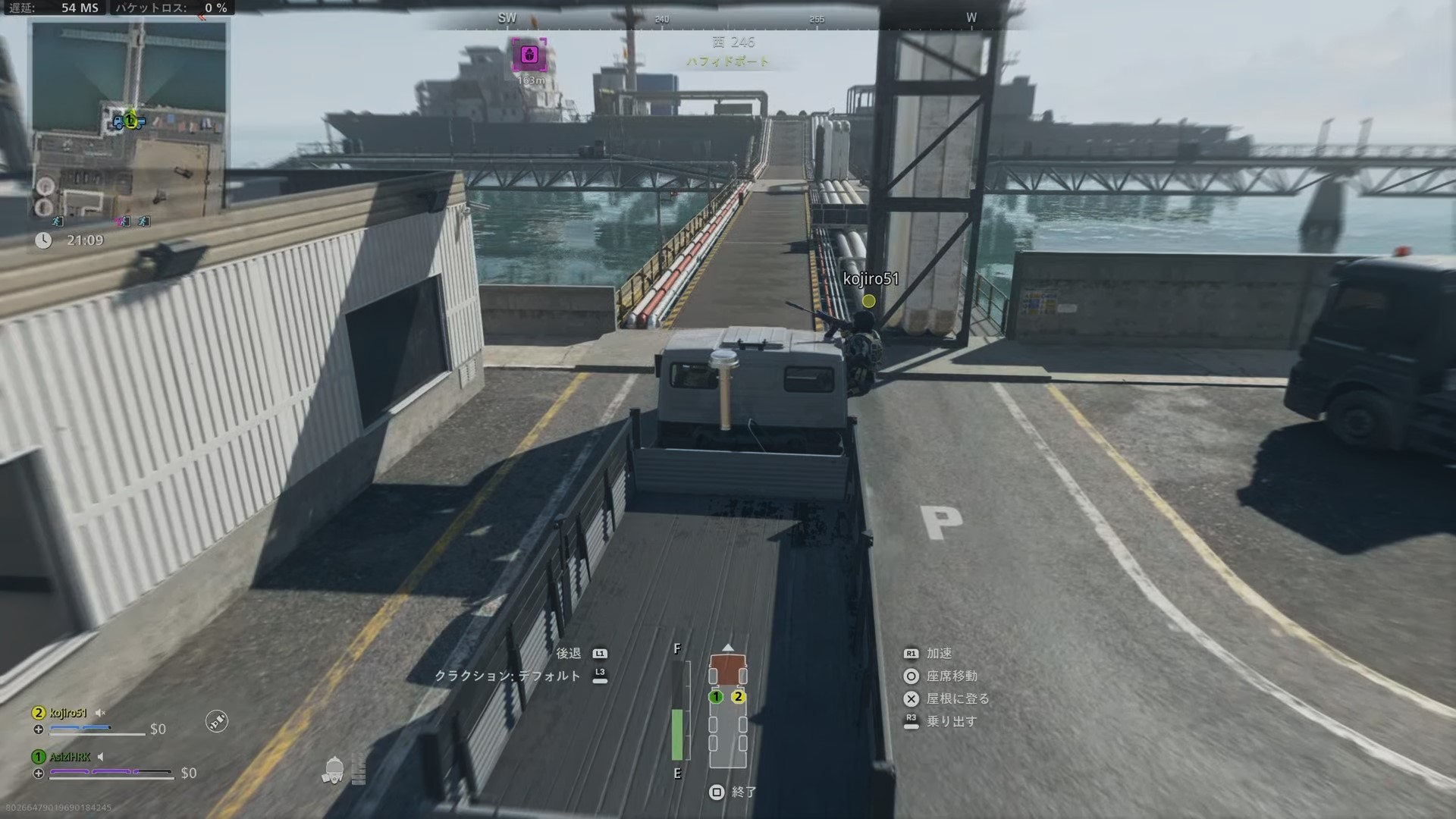Select the clock icon showing 21:09
This screenshot has width=1456, height=819.
[43, 240]
